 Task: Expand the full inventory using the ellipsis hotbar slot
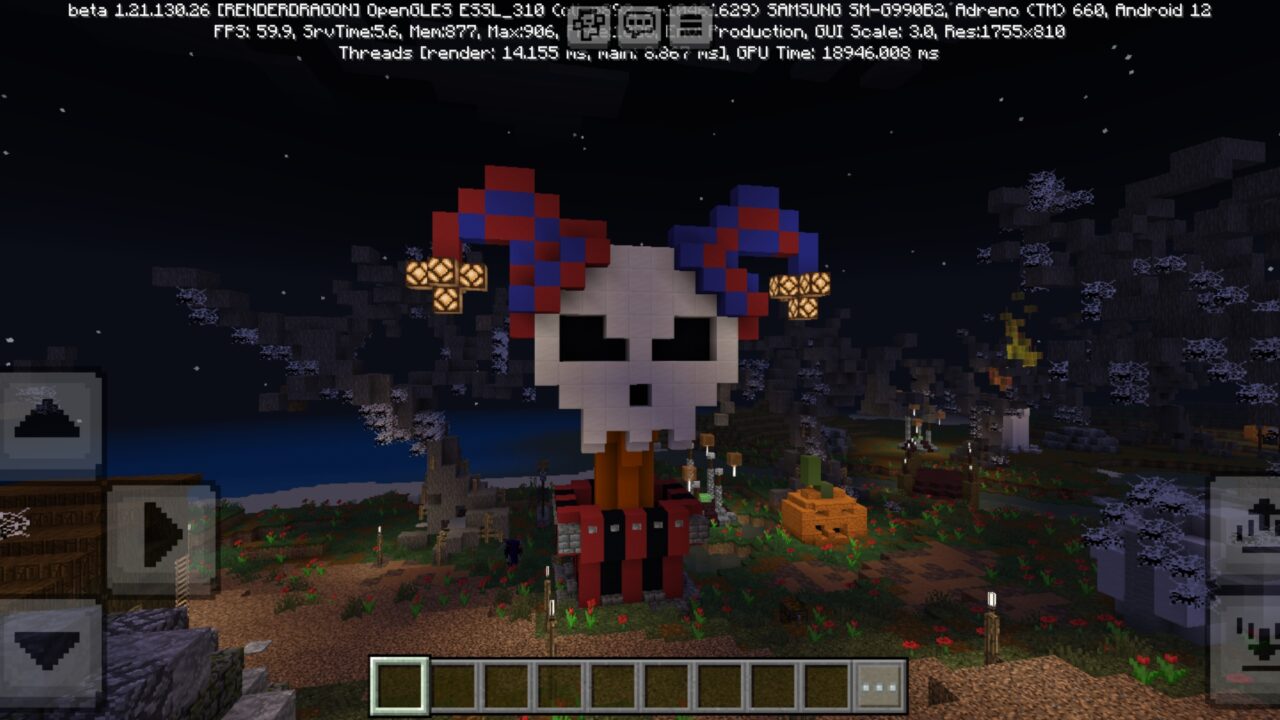coord(878,685)
